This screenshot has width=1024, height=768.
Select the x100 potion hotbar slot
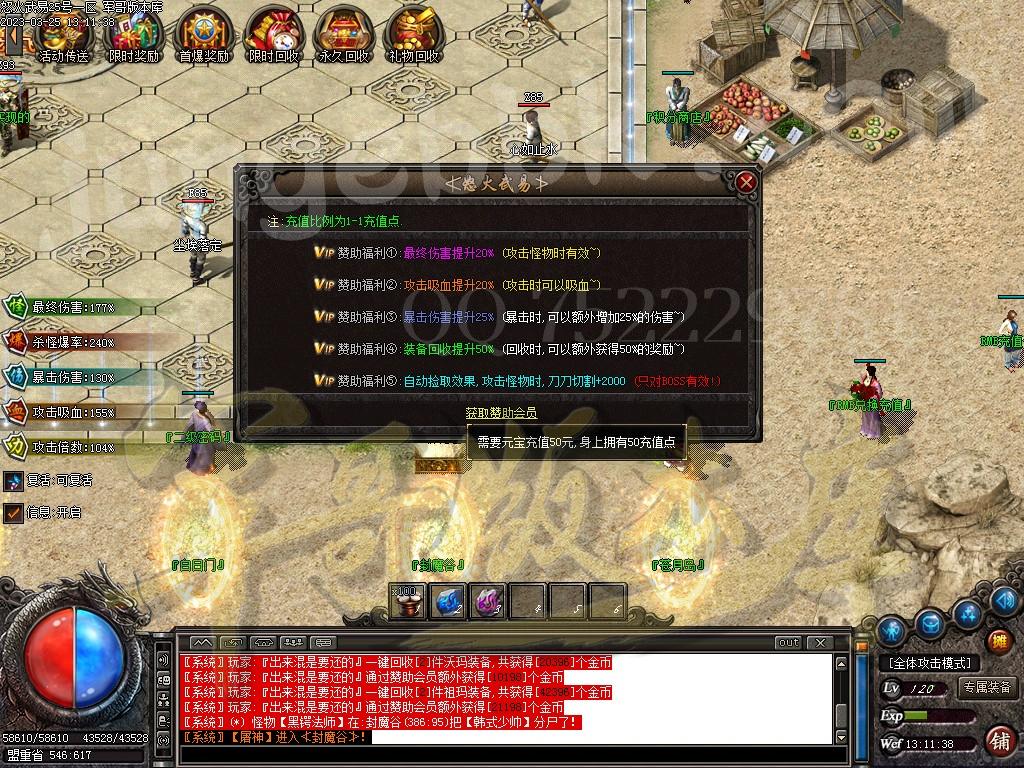408,601
